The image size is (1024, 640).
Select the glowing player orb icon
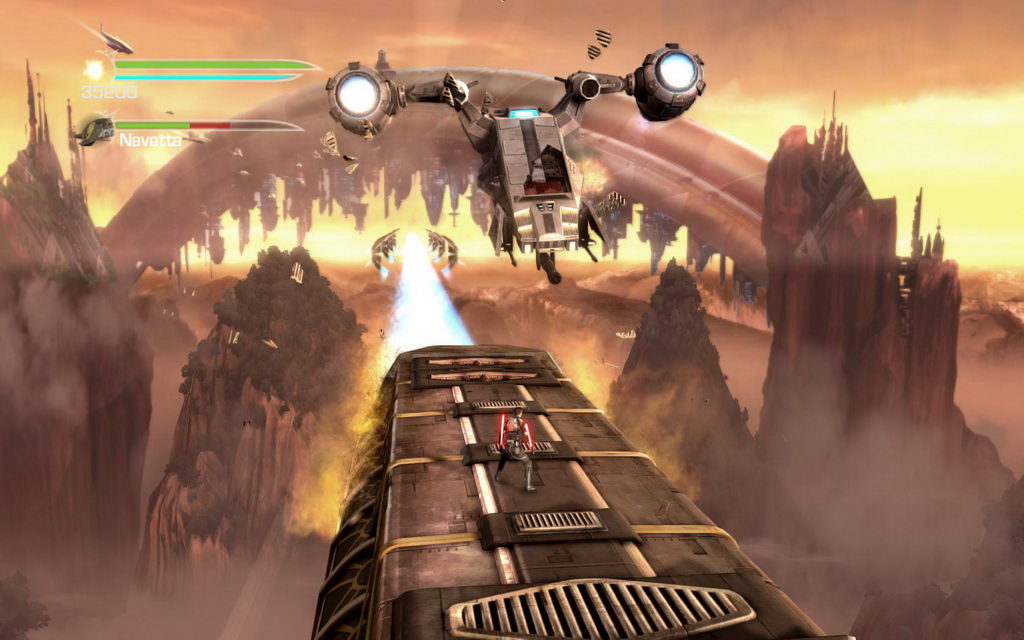[96, 69]
